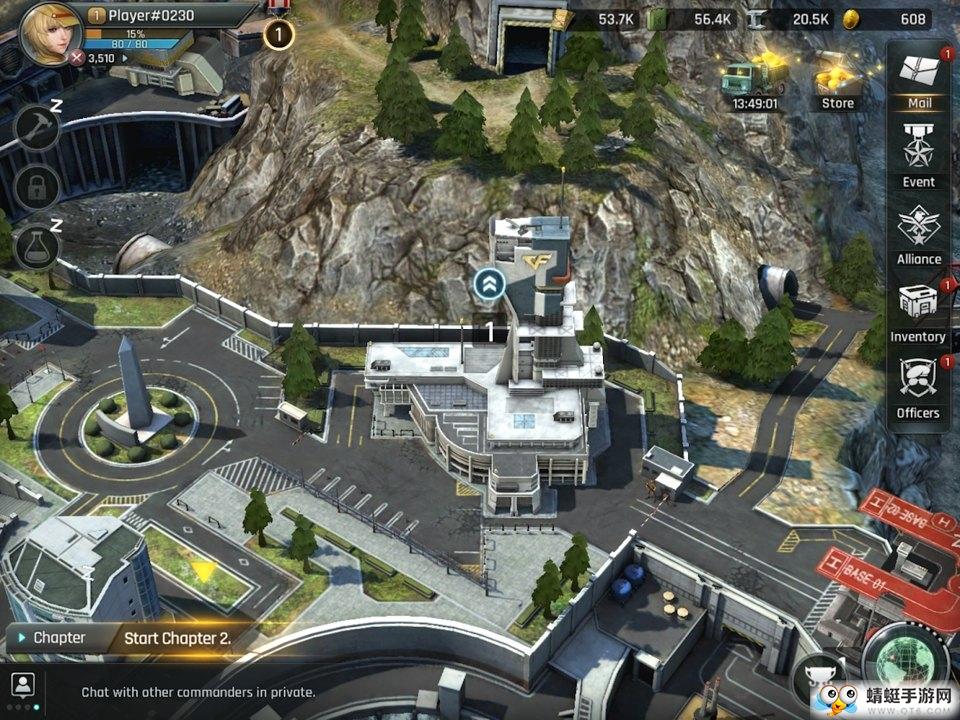960x720 pixels.
Task: Tap the upgrade arrow above headquarters
Action: [489, 284]
